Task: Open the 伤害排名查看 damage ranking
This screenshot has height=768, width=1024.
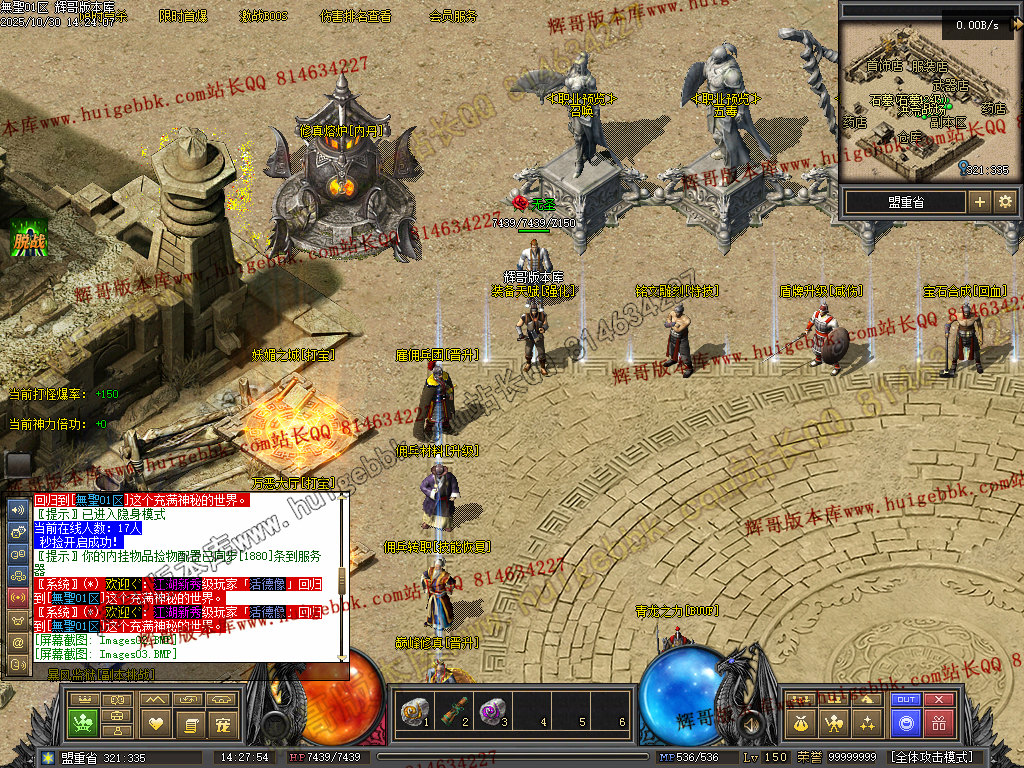Action: pos(355,17)
